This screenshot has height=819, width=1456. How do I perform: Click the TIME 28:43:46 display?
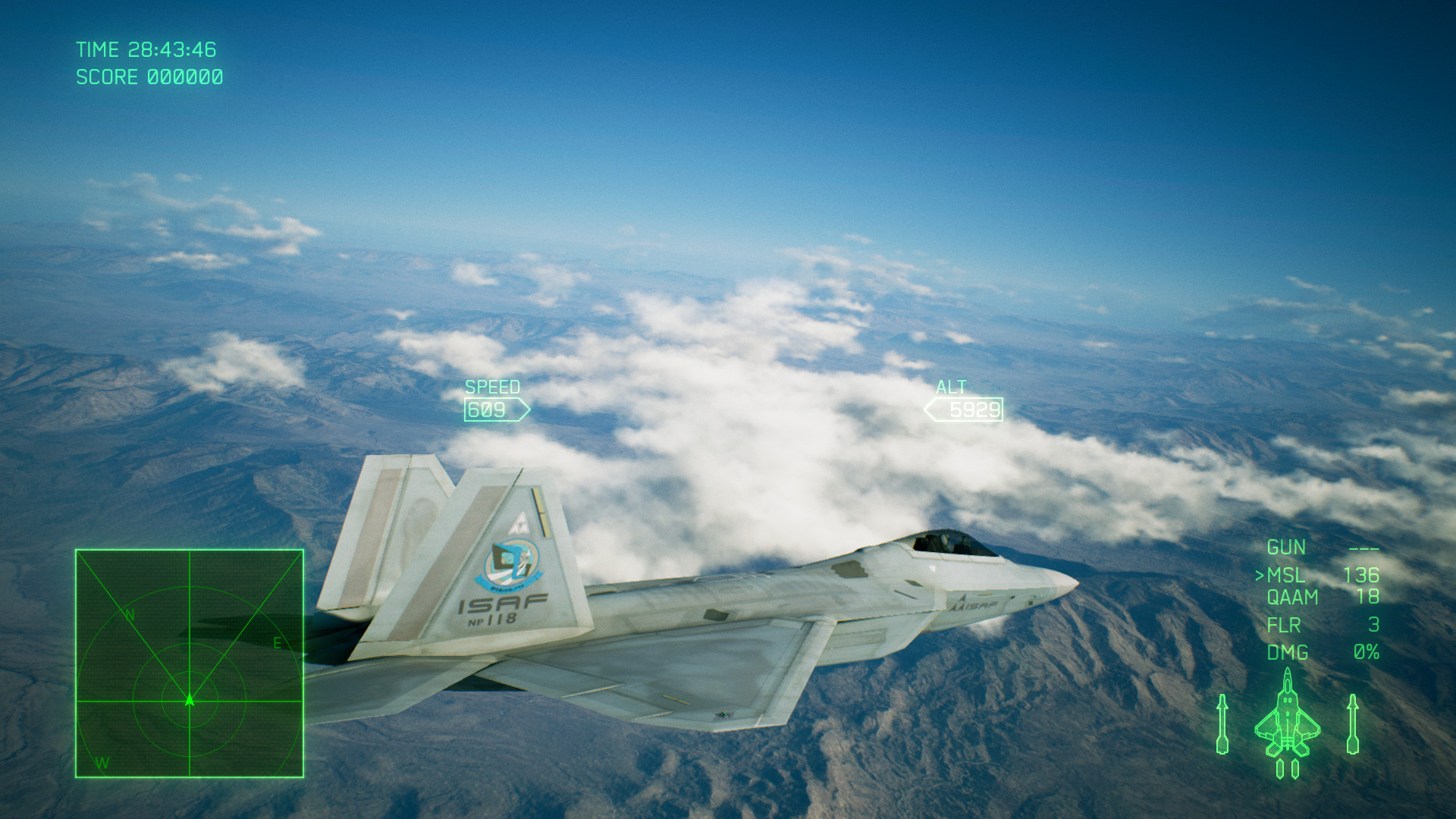[x=146, y=50]
